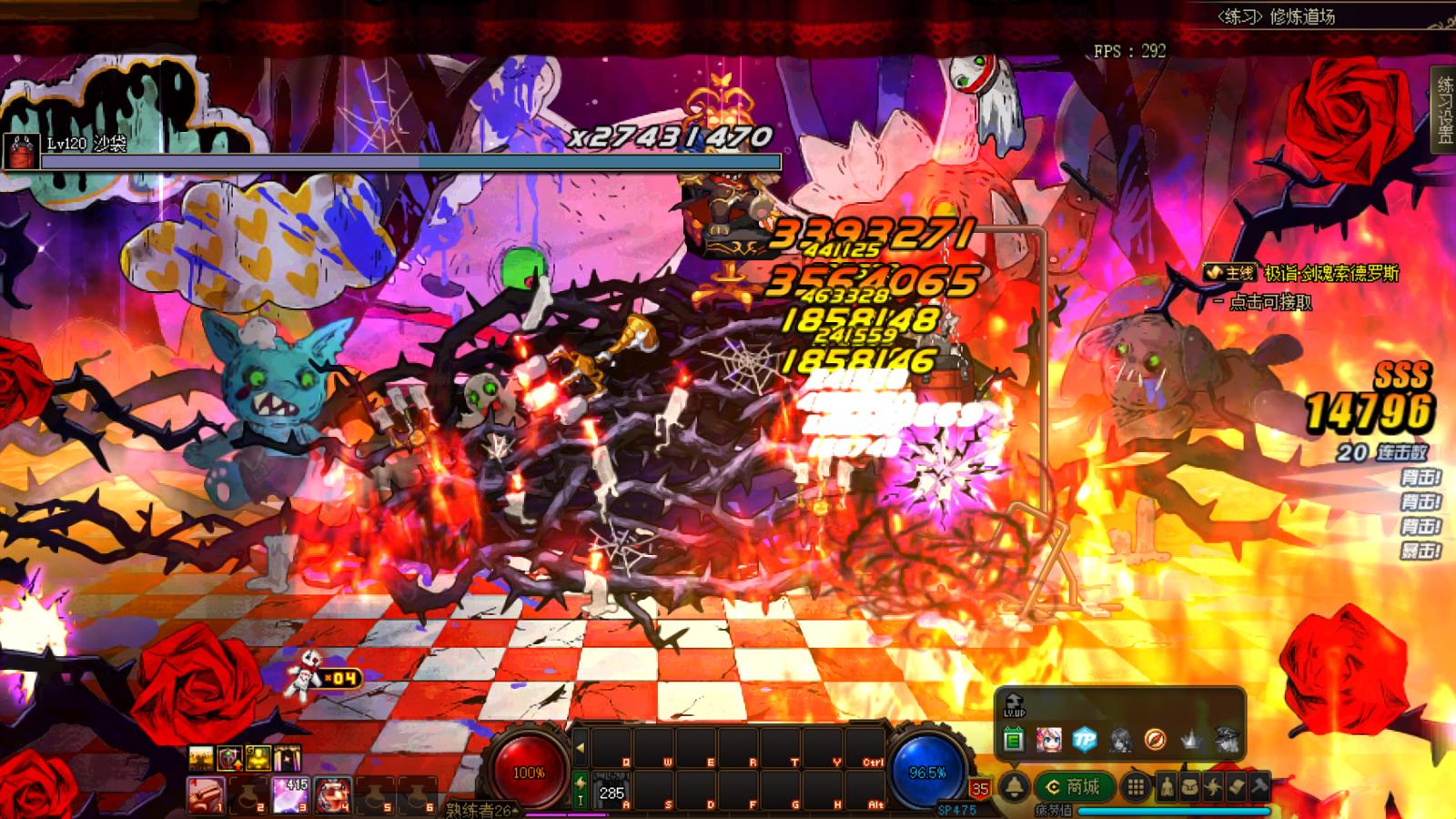Open the character info silhouette icon
The width and height of the screenshot is (1456, 819).
(1168, 786)
